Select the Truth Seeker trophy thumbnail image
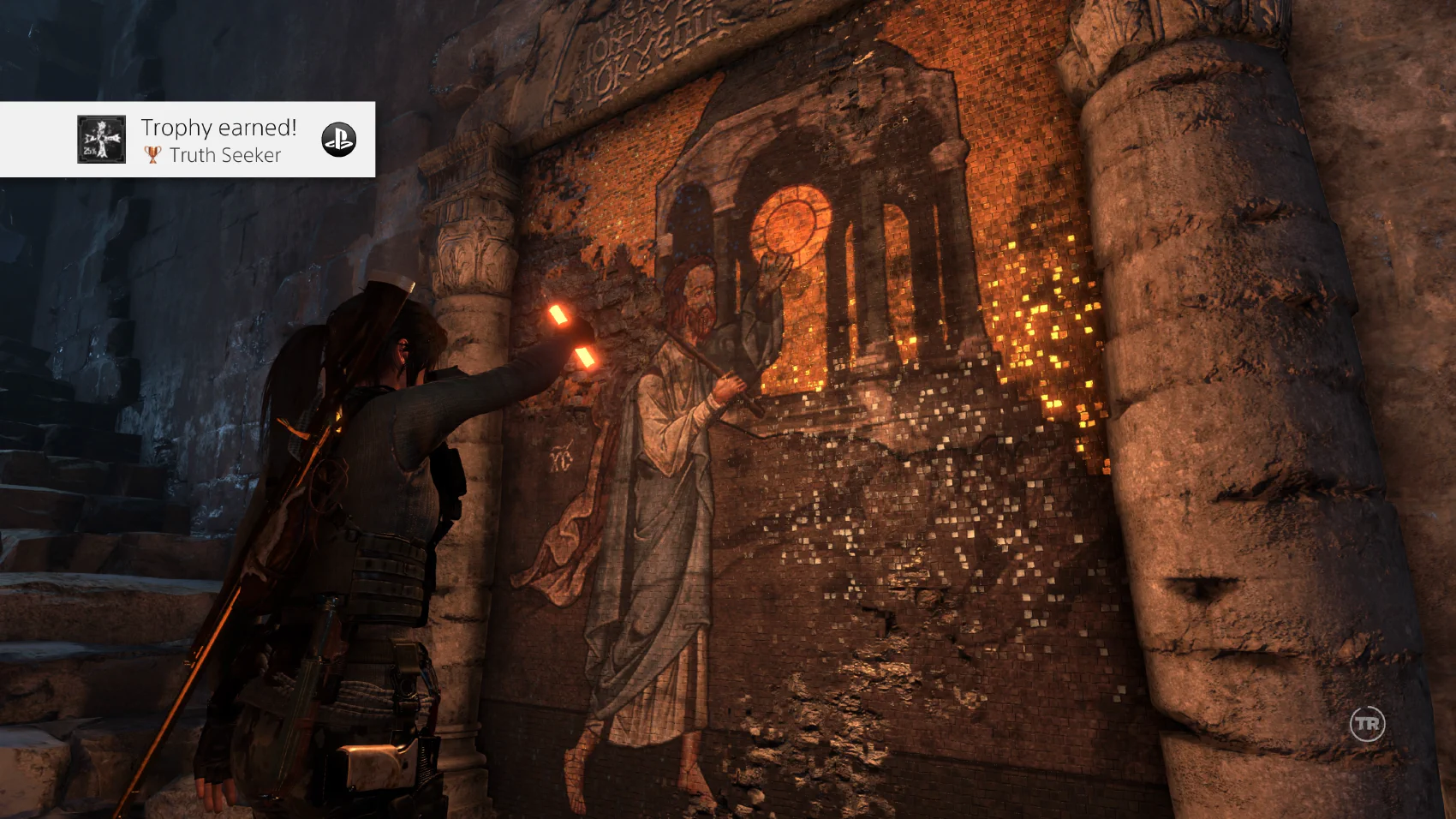 tap(101, 139)
